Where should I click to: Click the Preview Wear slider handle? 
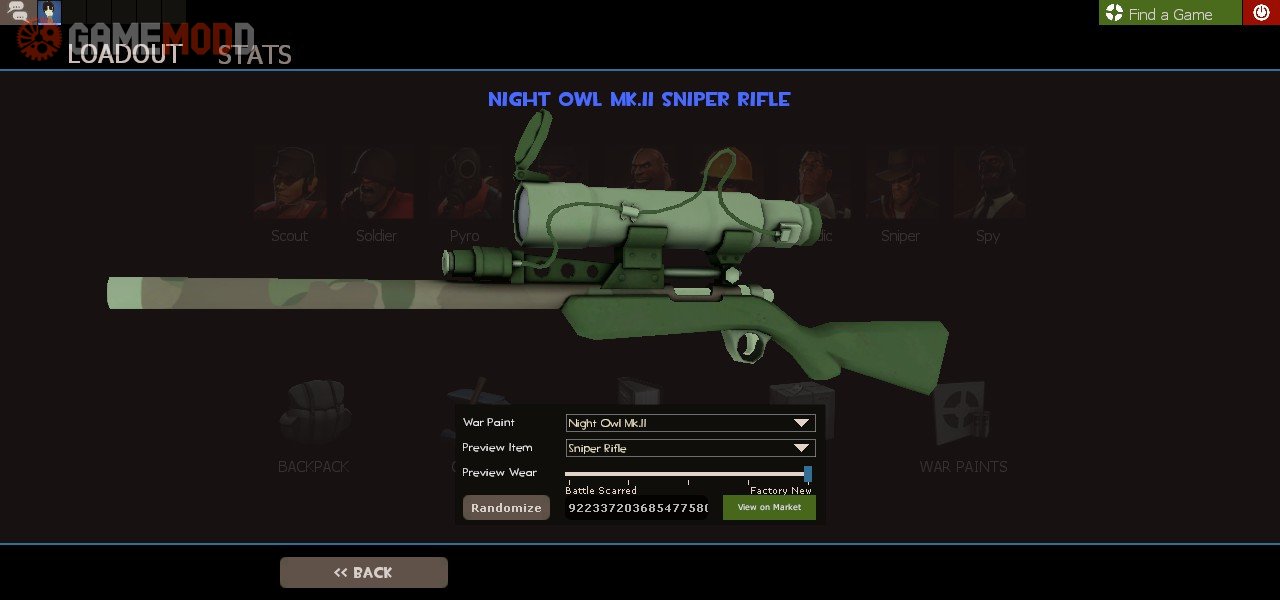(808, 474)
